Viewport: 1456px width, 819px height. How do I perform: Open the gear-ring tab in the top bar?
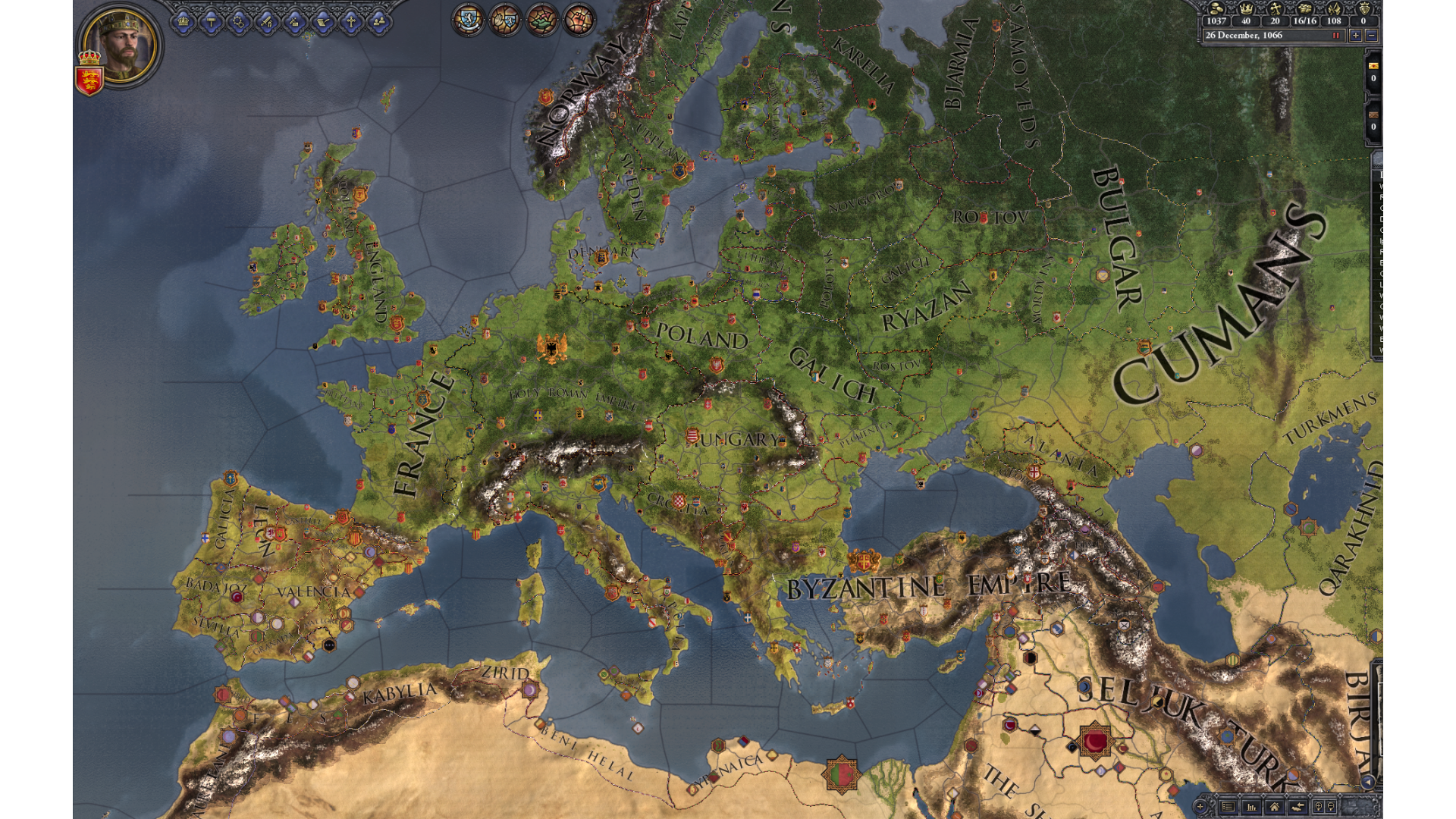(239, 22)
